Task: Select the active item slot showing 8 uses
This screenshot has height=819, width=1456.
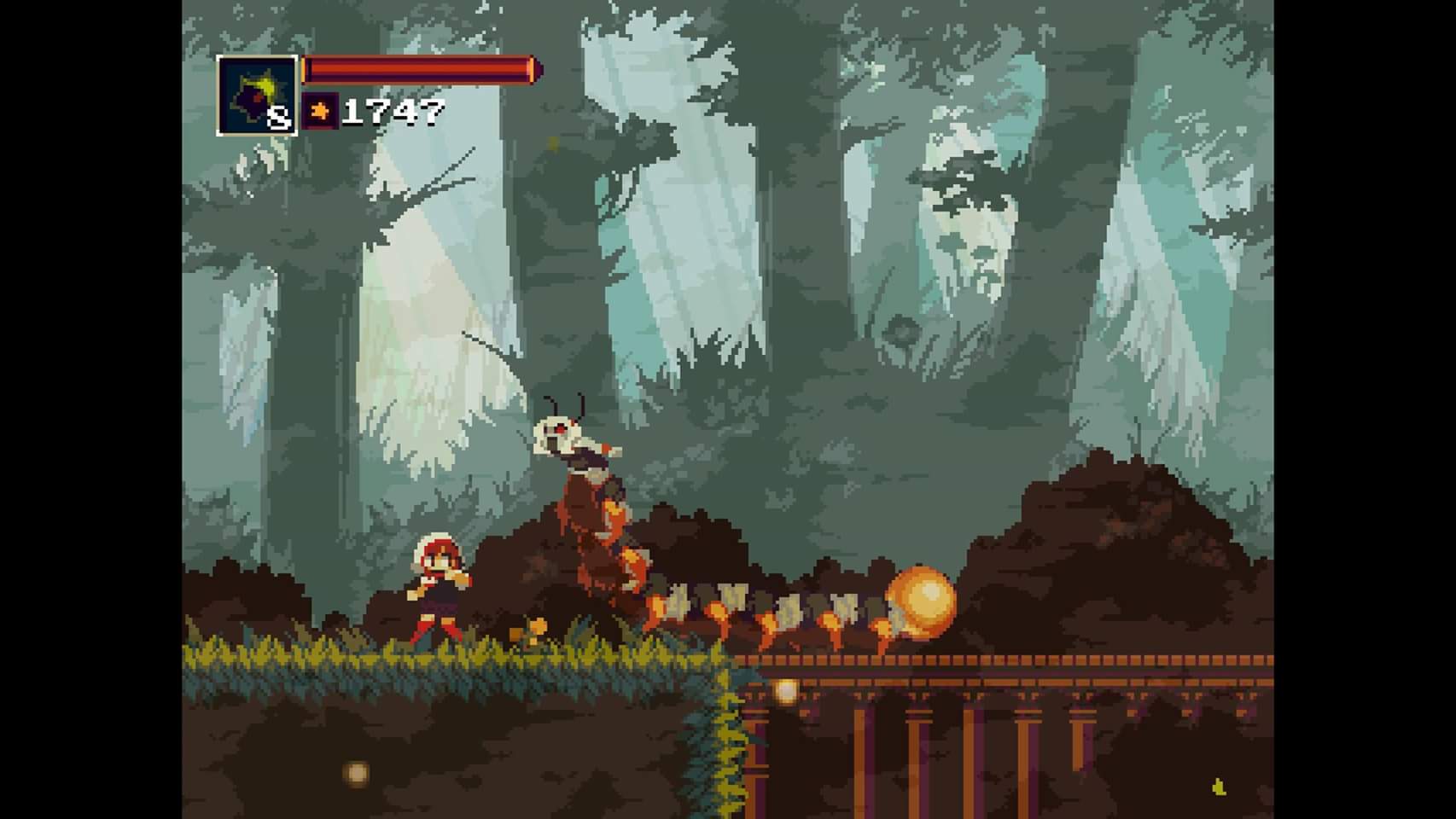Action: [x=257, y=96]
